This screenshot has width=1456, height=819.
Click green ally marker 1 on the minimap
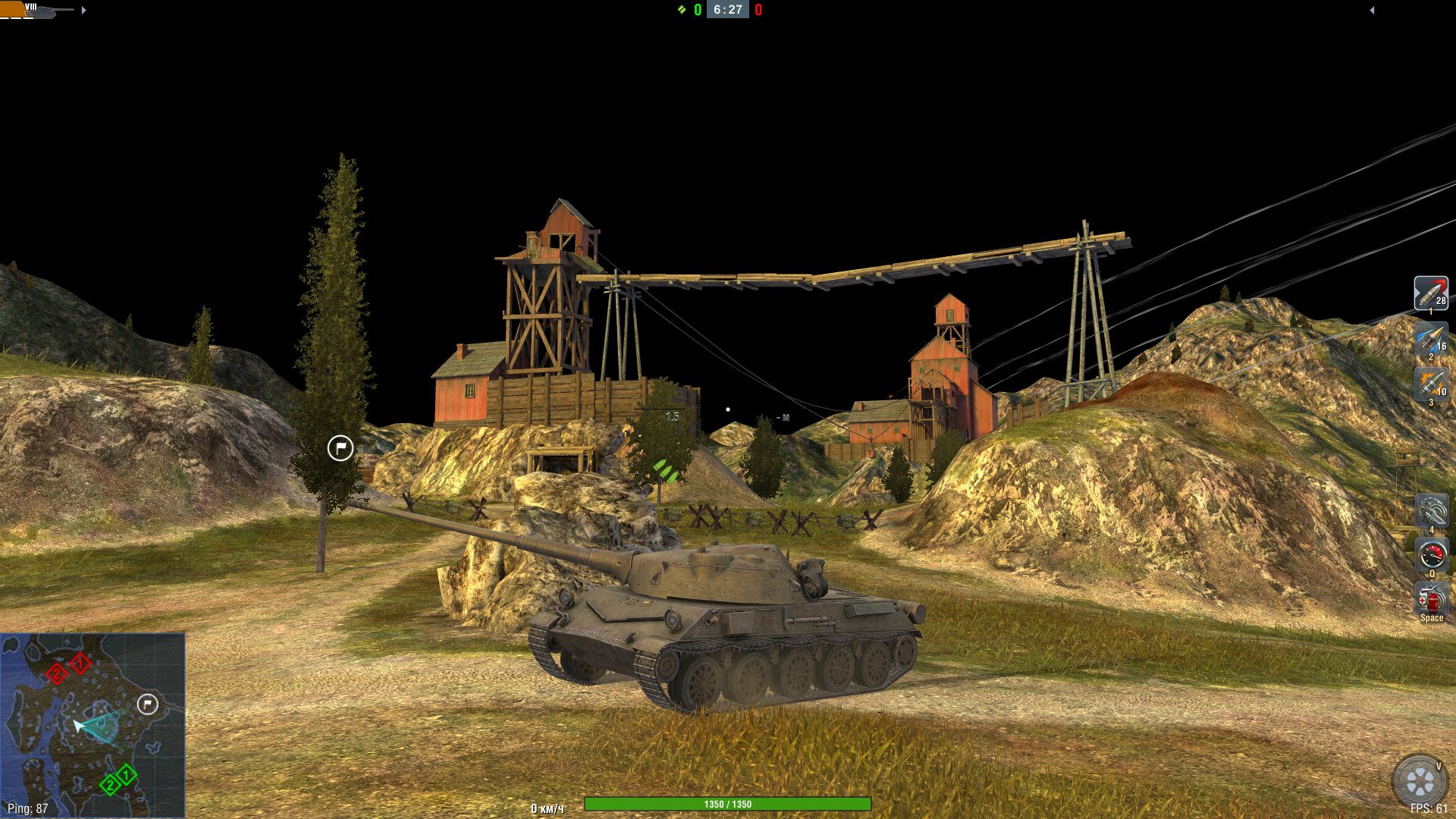[x=126, y=775]
